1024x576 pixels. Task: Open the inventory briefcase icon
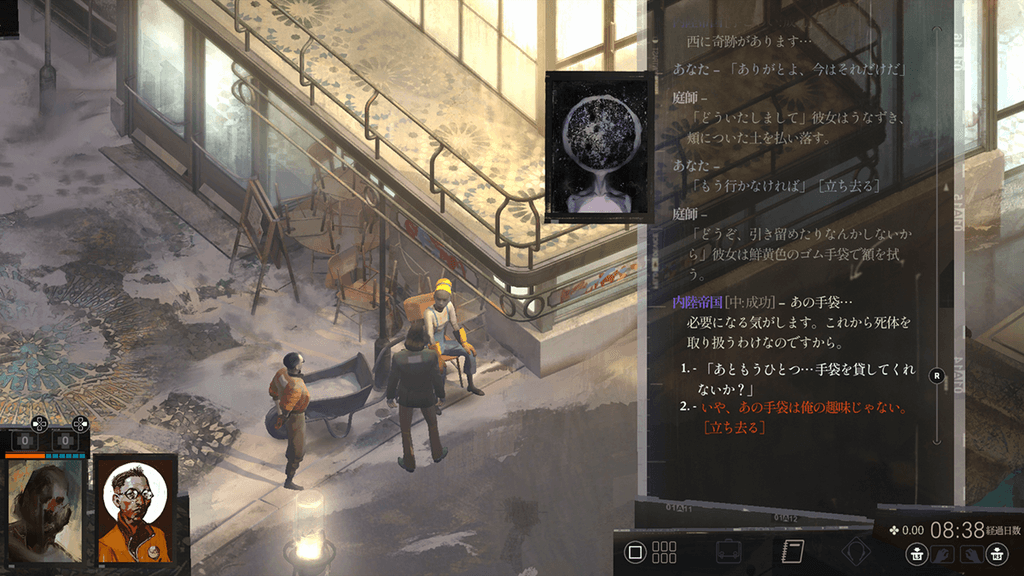[728, 551]
